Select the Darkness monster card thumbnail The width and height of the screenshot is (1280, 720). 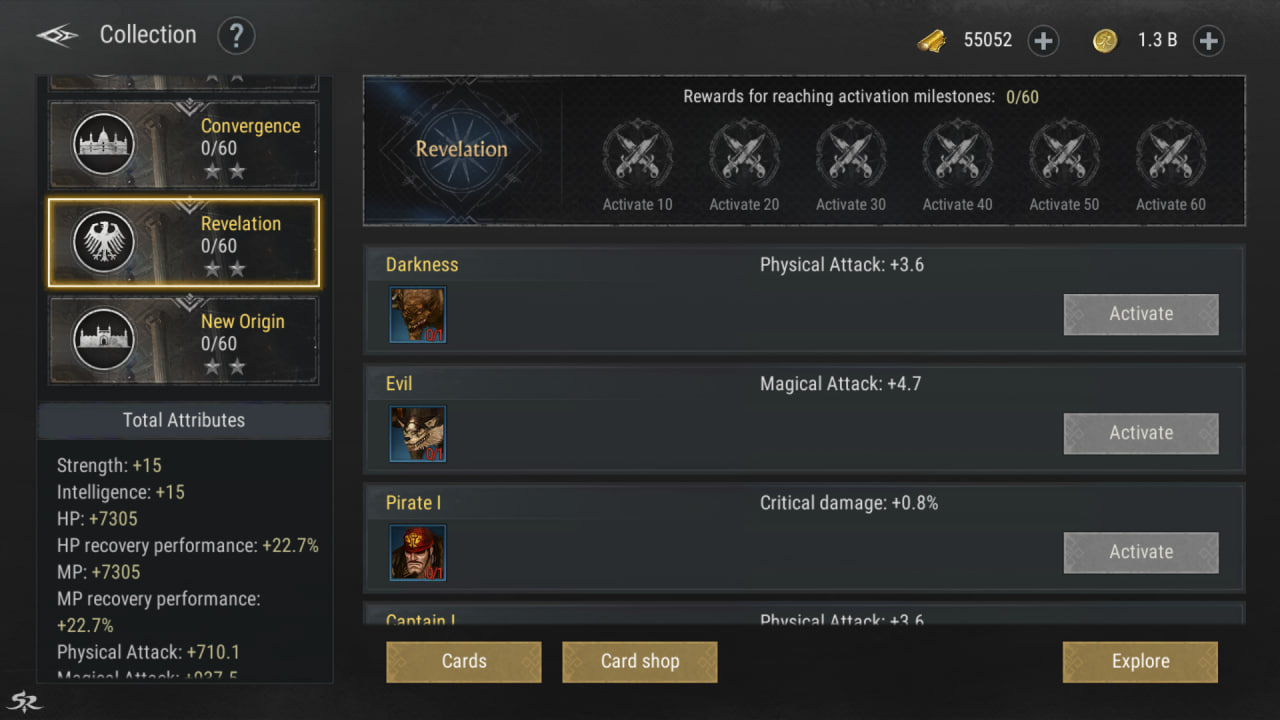coord(418,315)
